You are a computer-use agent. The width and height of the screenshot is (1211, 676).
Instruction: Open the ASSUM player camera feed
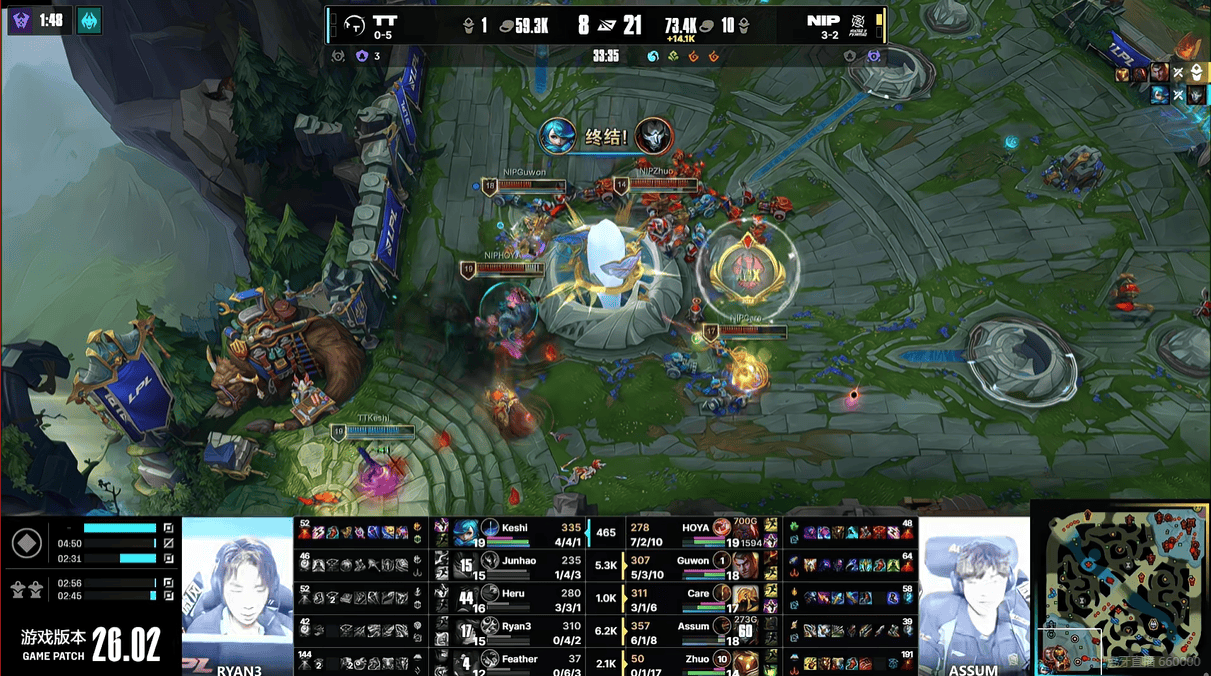click(973, 596)
